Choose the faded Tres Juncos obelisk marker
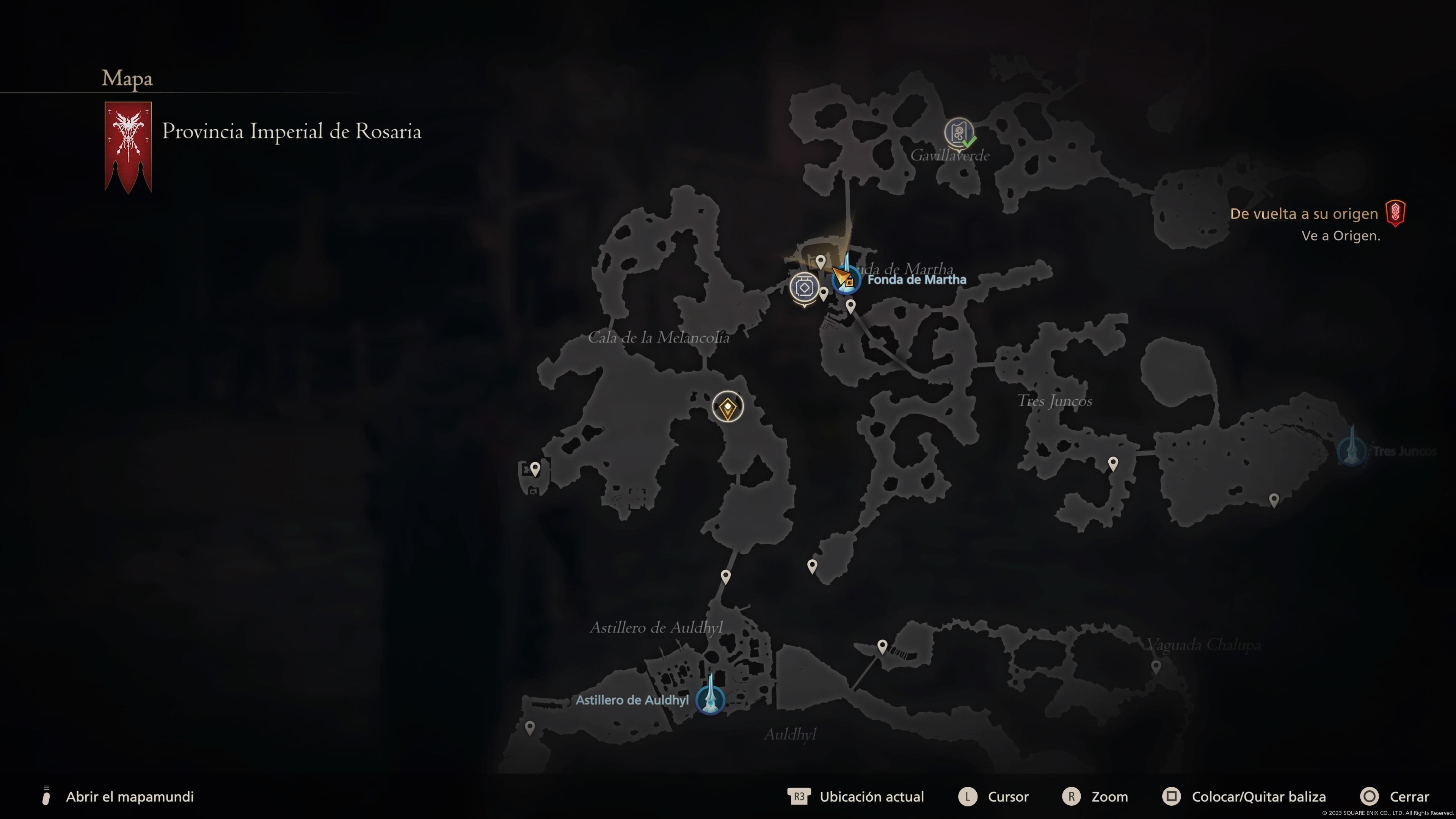Screen dimensions: 1456x819 pyautogui.click(x=1352, y=449)
